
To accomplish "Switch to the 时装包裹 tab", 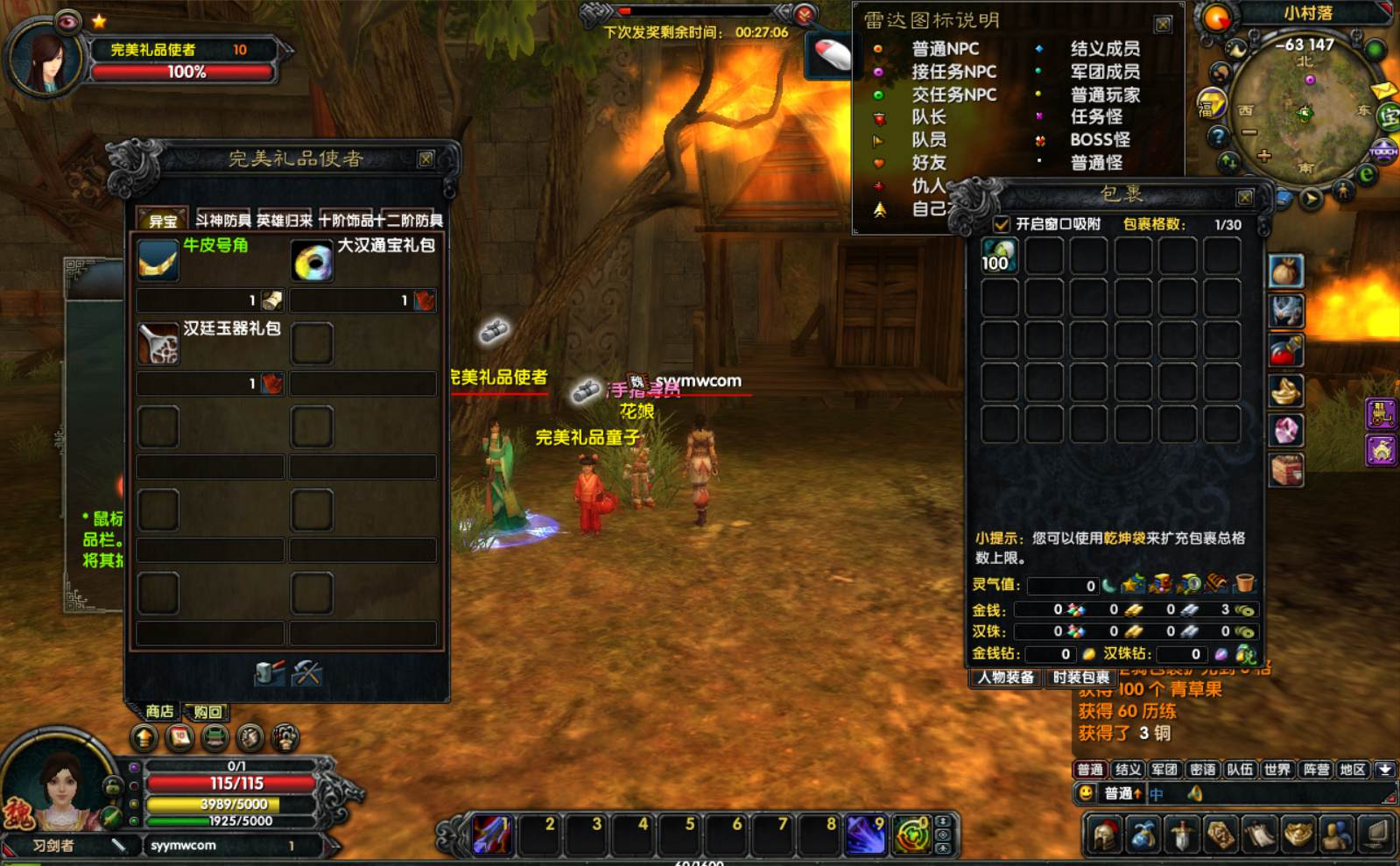I will pos(1080,677).
